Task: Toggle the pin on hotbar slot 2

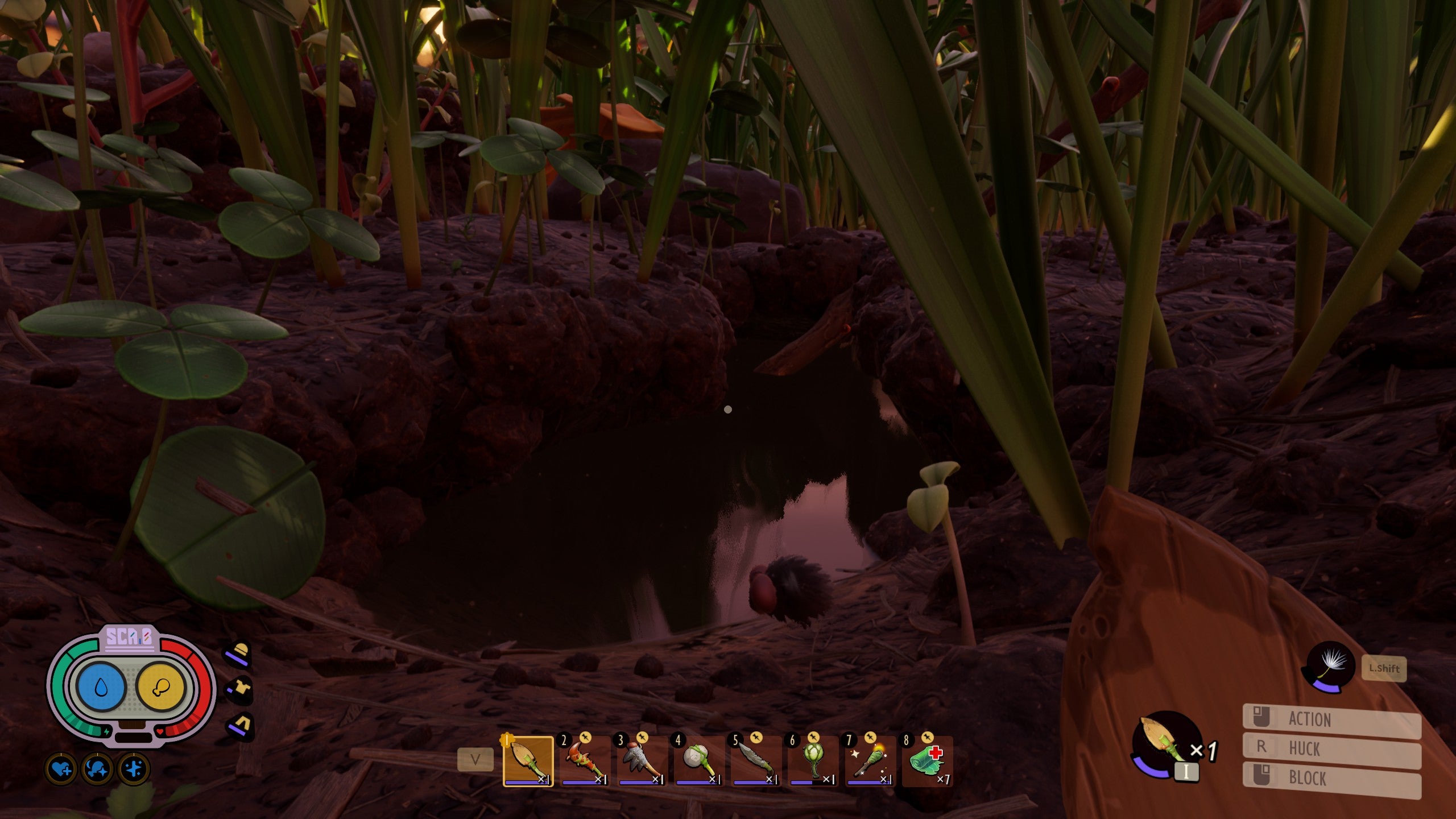Action: point(585,738)
